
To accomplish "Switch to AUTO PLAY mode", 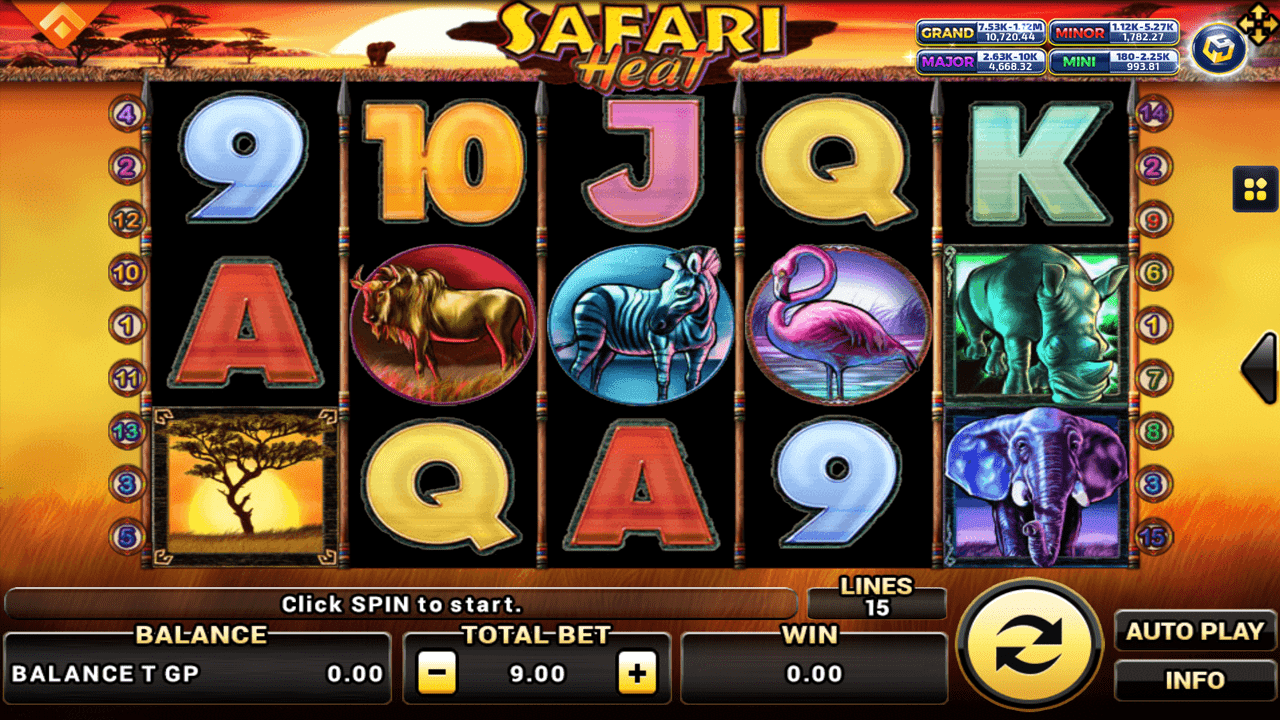I will [x=1194, y=632].
